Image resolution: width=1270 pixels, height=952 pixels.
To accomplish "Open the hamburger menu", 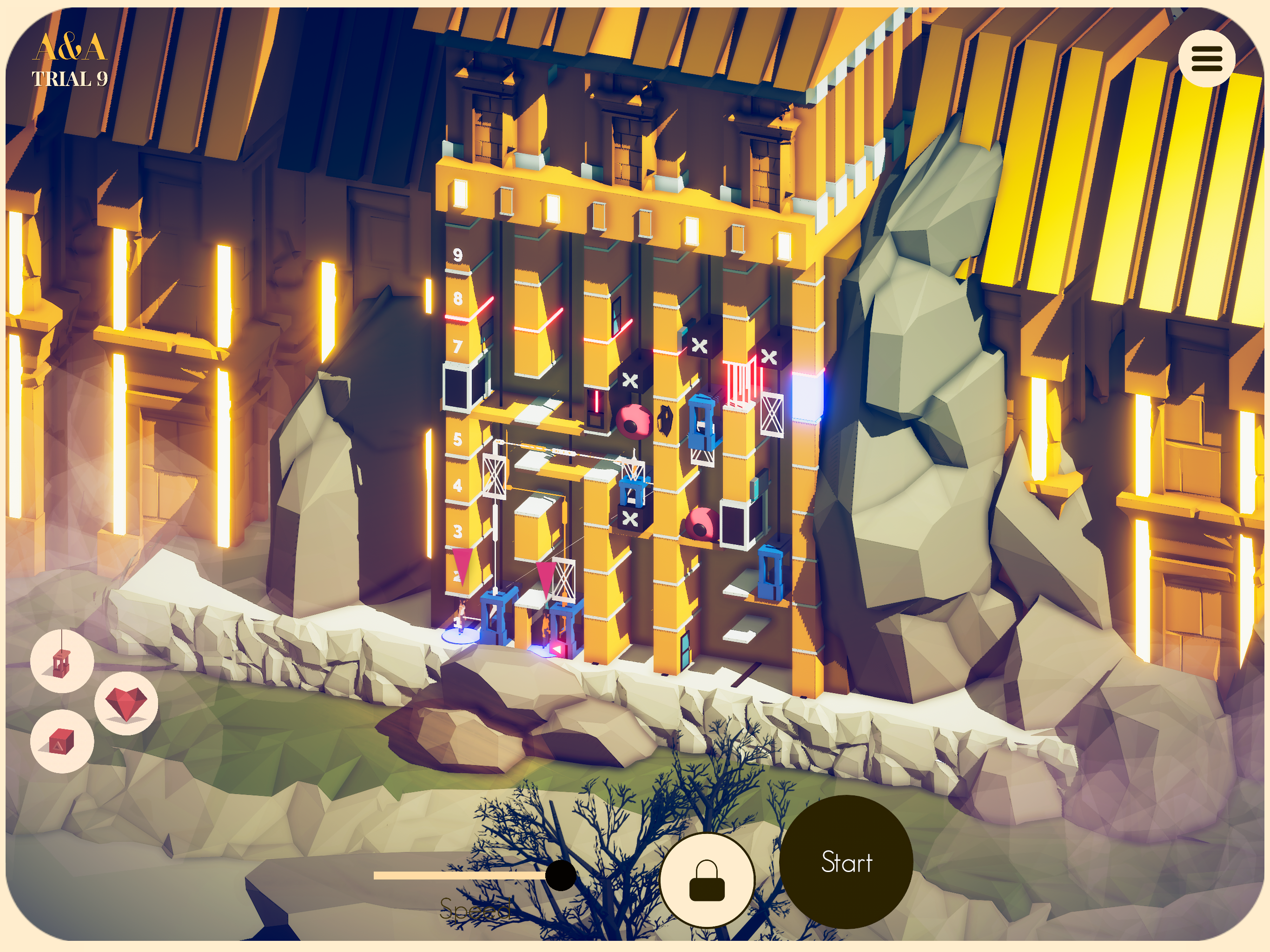I will coord(1206,59).
